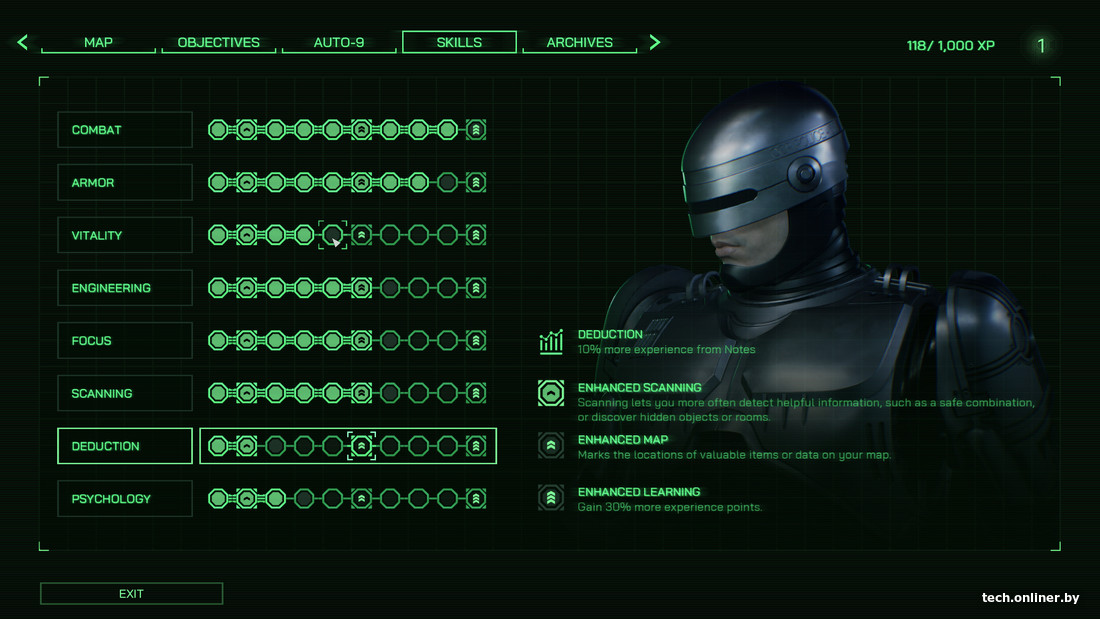The width and height of the screenshot is (1100, 619).
Task: Click the left arrow beside the tabs
Action: [23, 42]
